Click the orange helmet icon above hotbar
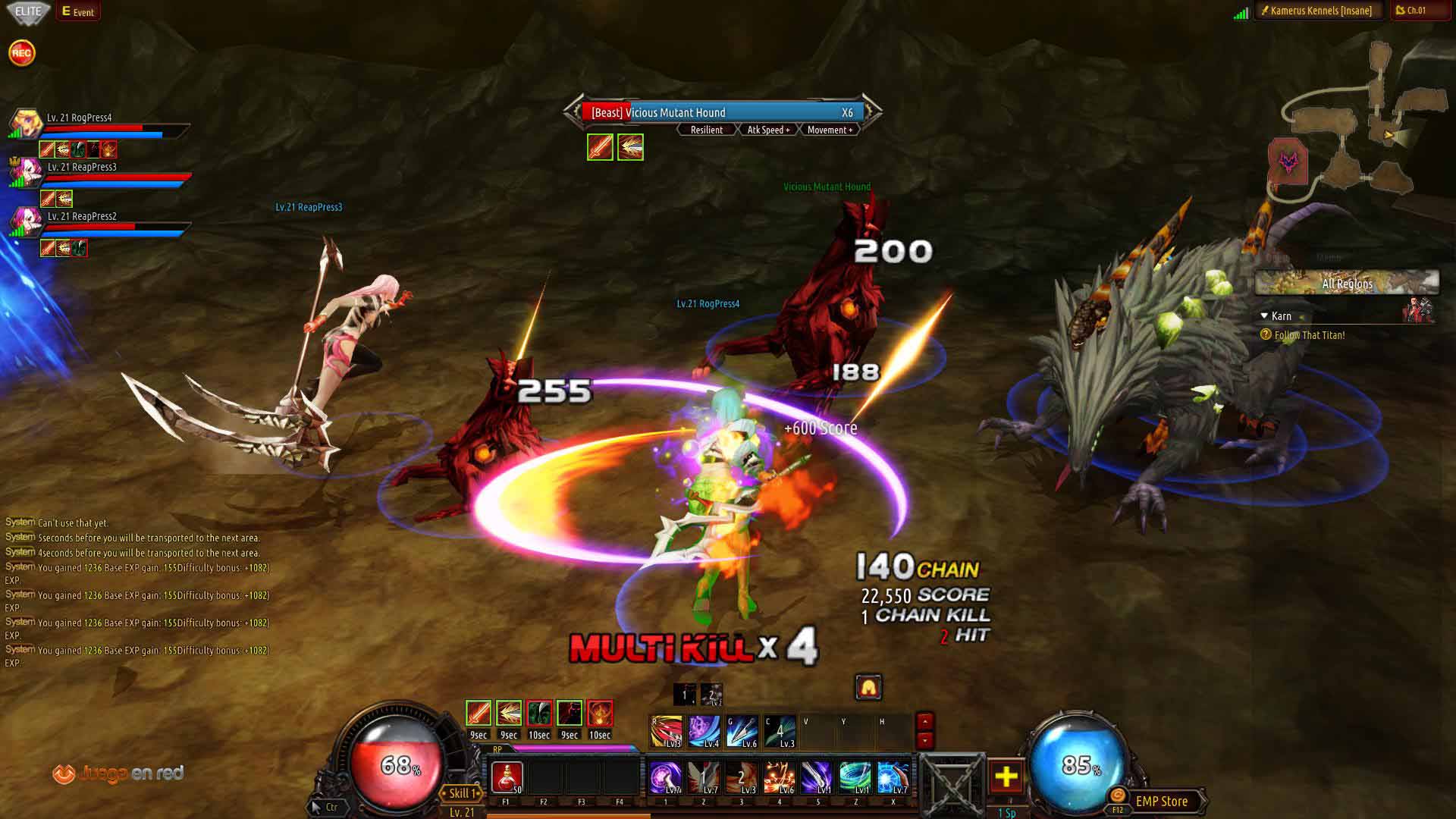Screen dimensions: 1456x819 [868, 687]
